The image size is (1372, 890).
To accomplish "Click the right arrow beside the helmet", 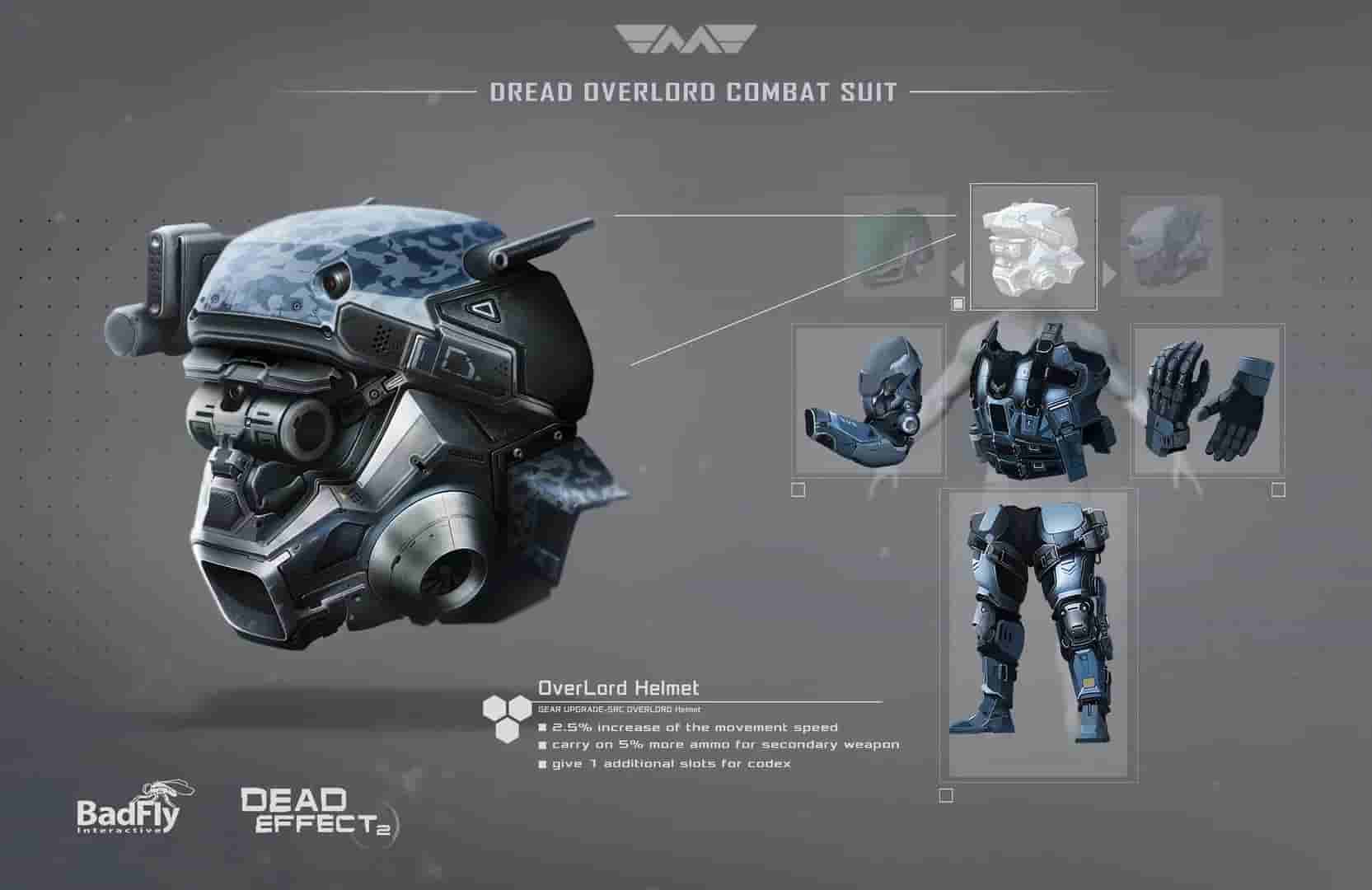I will [1109, 274].
